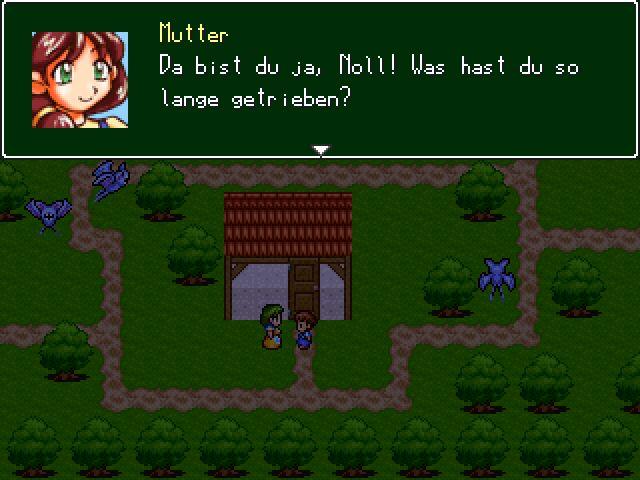Click the dialogue continue arrow
Screen dimensions: 640x480
click(320, 151)
